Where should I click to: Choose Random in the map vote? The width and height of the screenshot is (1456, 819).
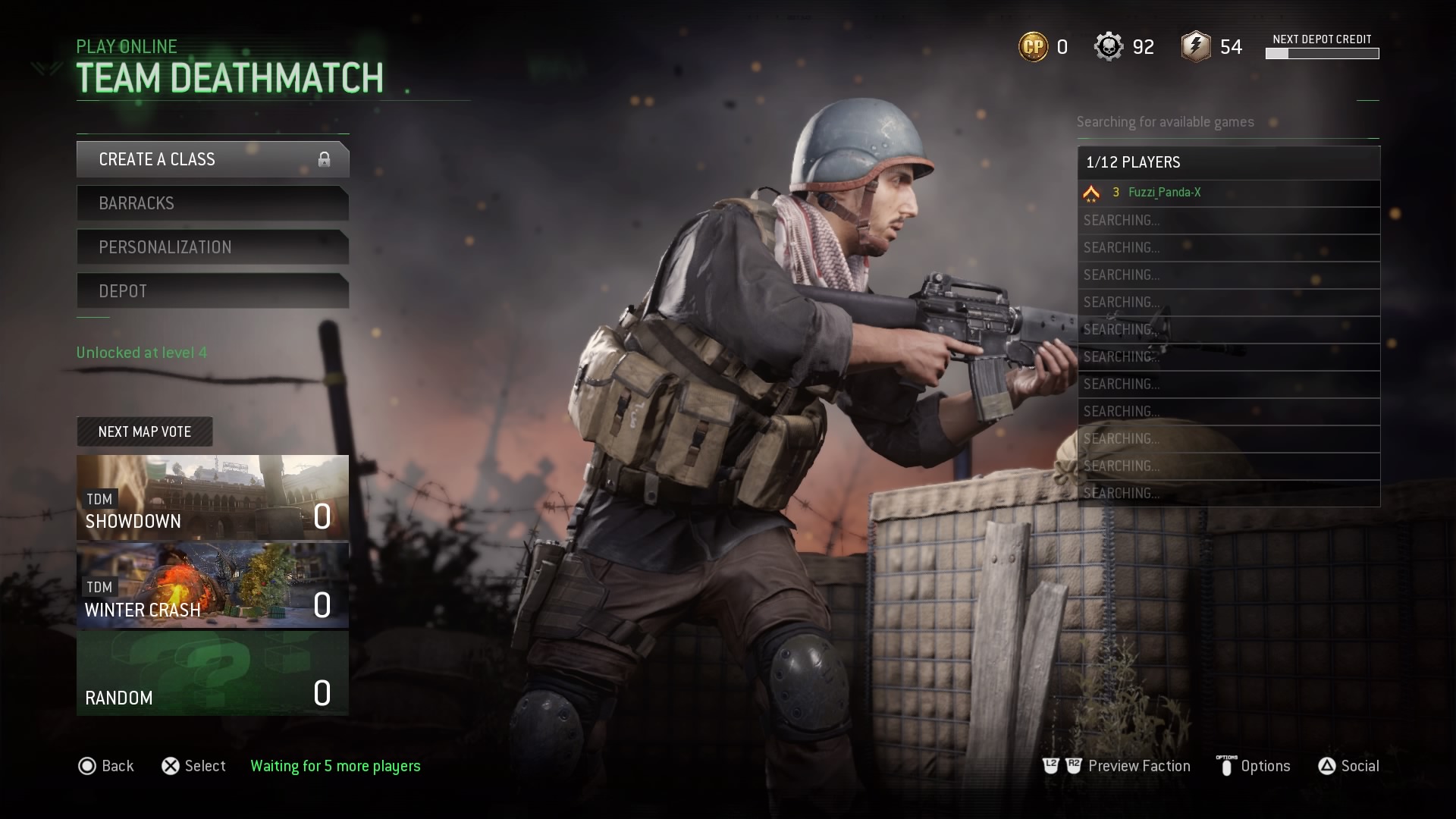click(212, 673)
